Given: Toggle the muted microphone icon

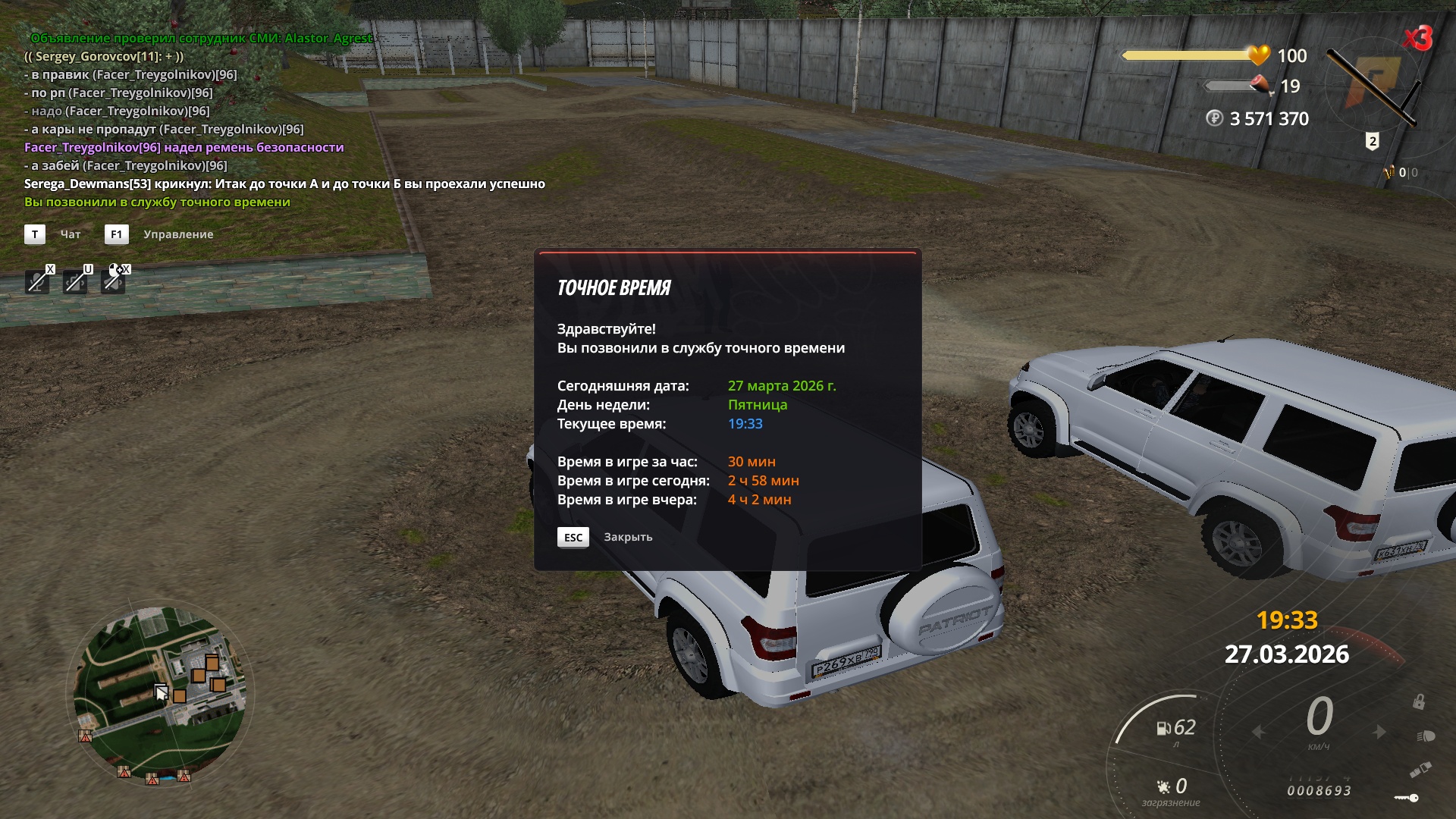Looking at the screenshot, I should (x=36, y=282).
